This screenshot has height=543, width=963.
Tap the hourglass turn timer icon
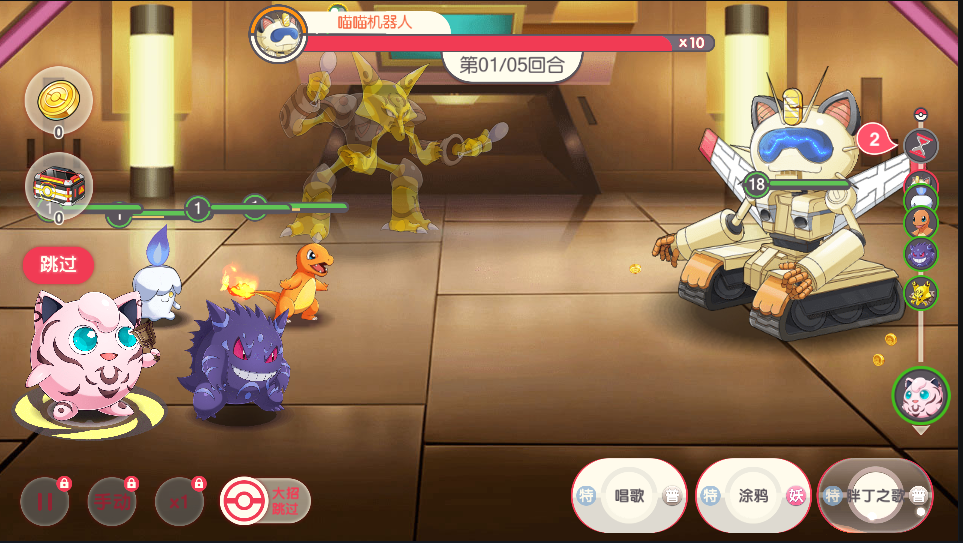click(x=921, y=146)
